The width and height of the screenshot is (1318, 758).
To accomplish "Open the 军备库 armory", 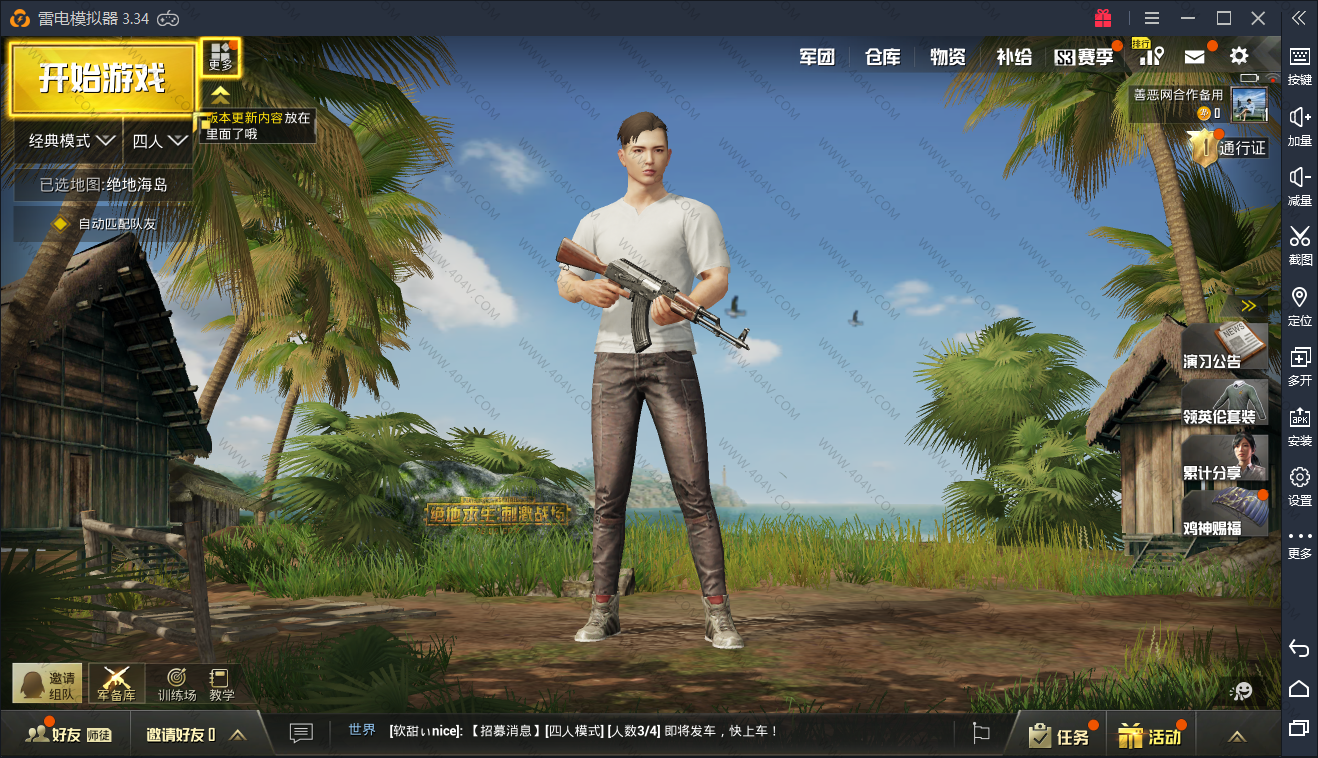I will coord(116,684).
